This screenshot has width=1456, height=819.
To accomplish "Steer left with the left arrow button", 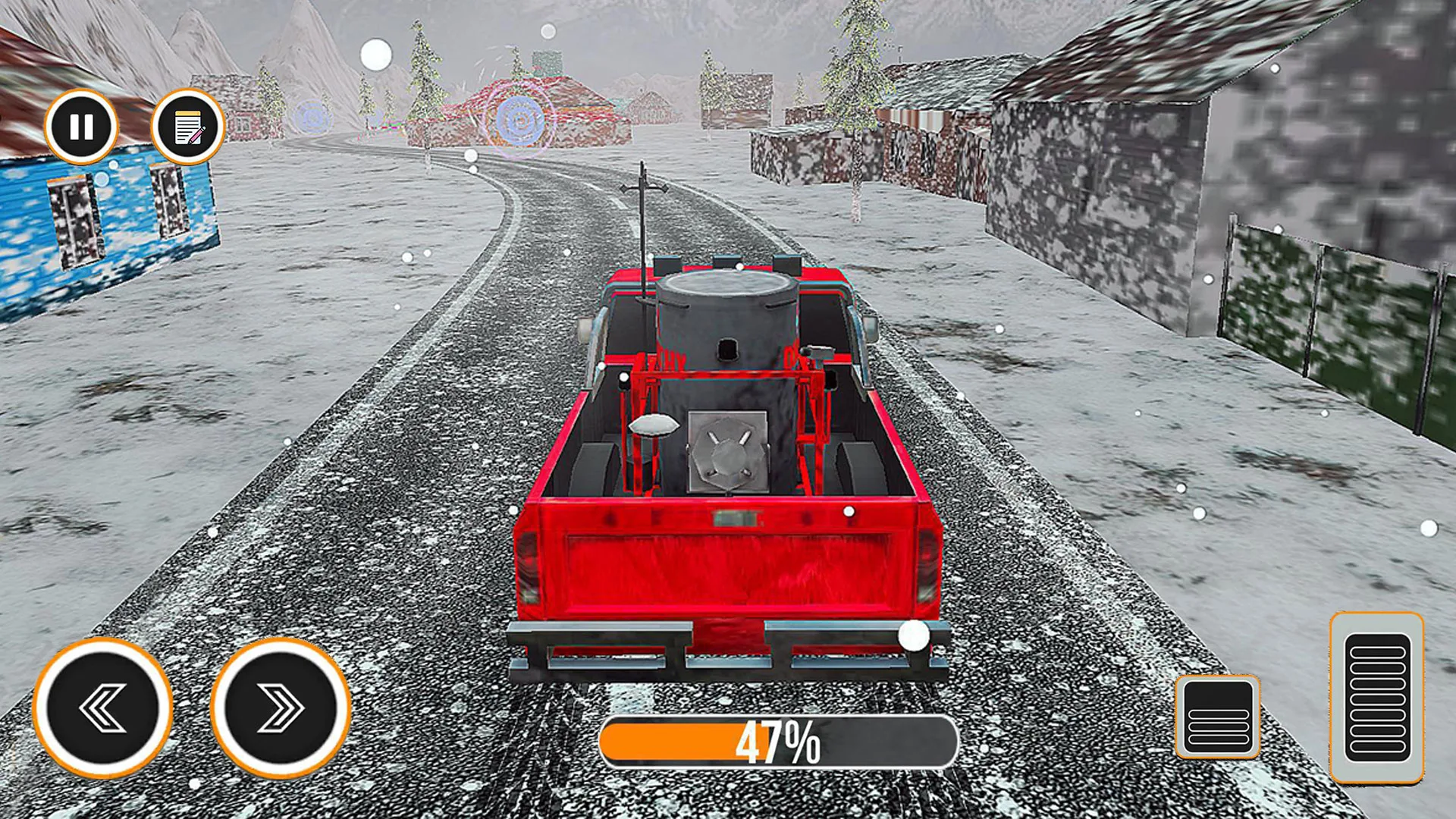I will 103,708.
